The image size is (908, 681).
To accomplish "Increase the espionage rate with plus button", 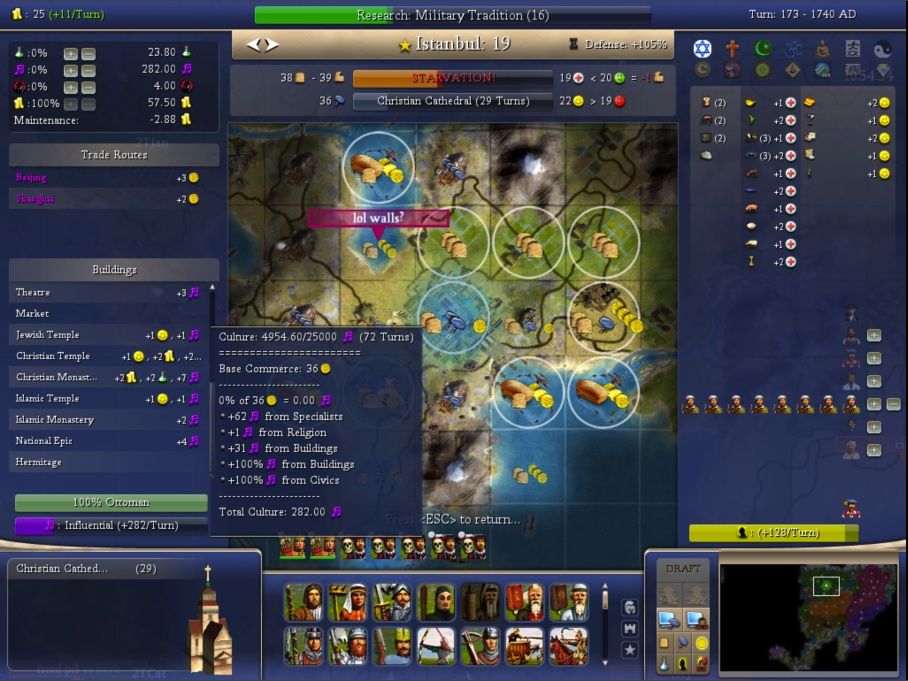I will [70, 86].
